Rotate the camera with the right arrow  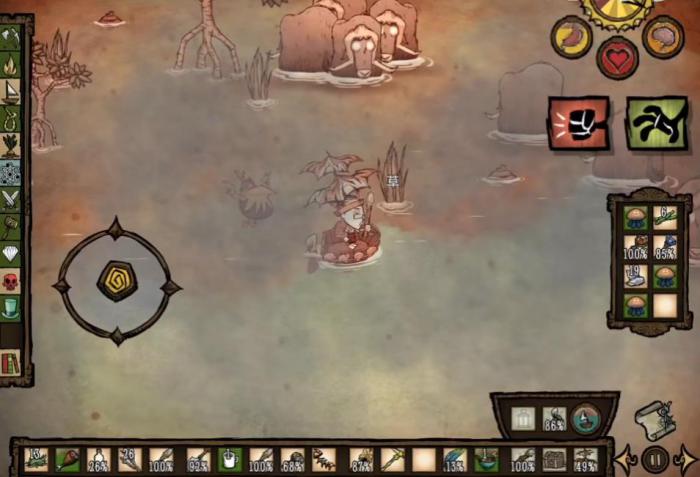click(x=686, y=459)
